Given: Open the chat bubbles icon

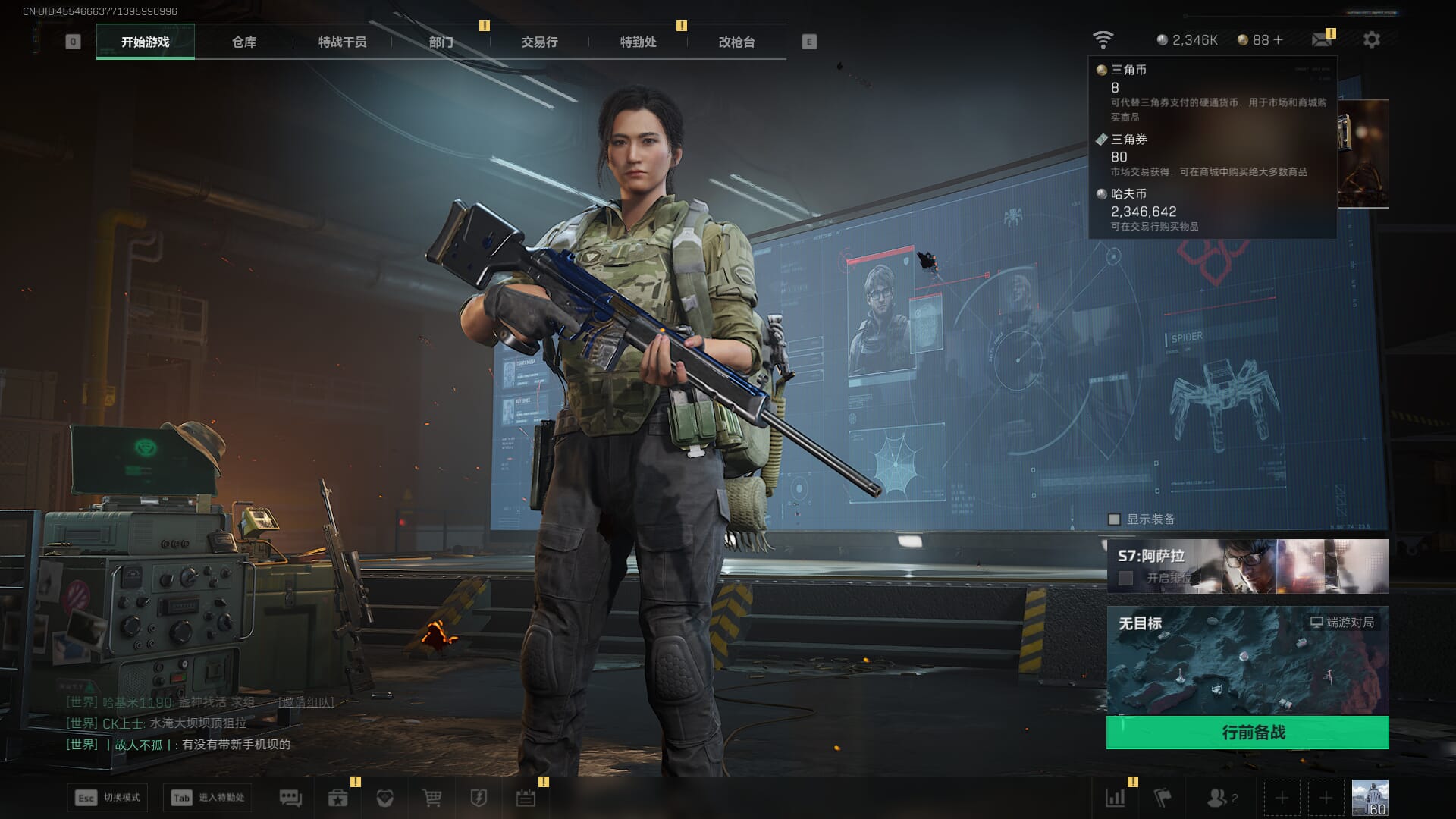Looking at the screenshot, I should [x=290, y=798].
